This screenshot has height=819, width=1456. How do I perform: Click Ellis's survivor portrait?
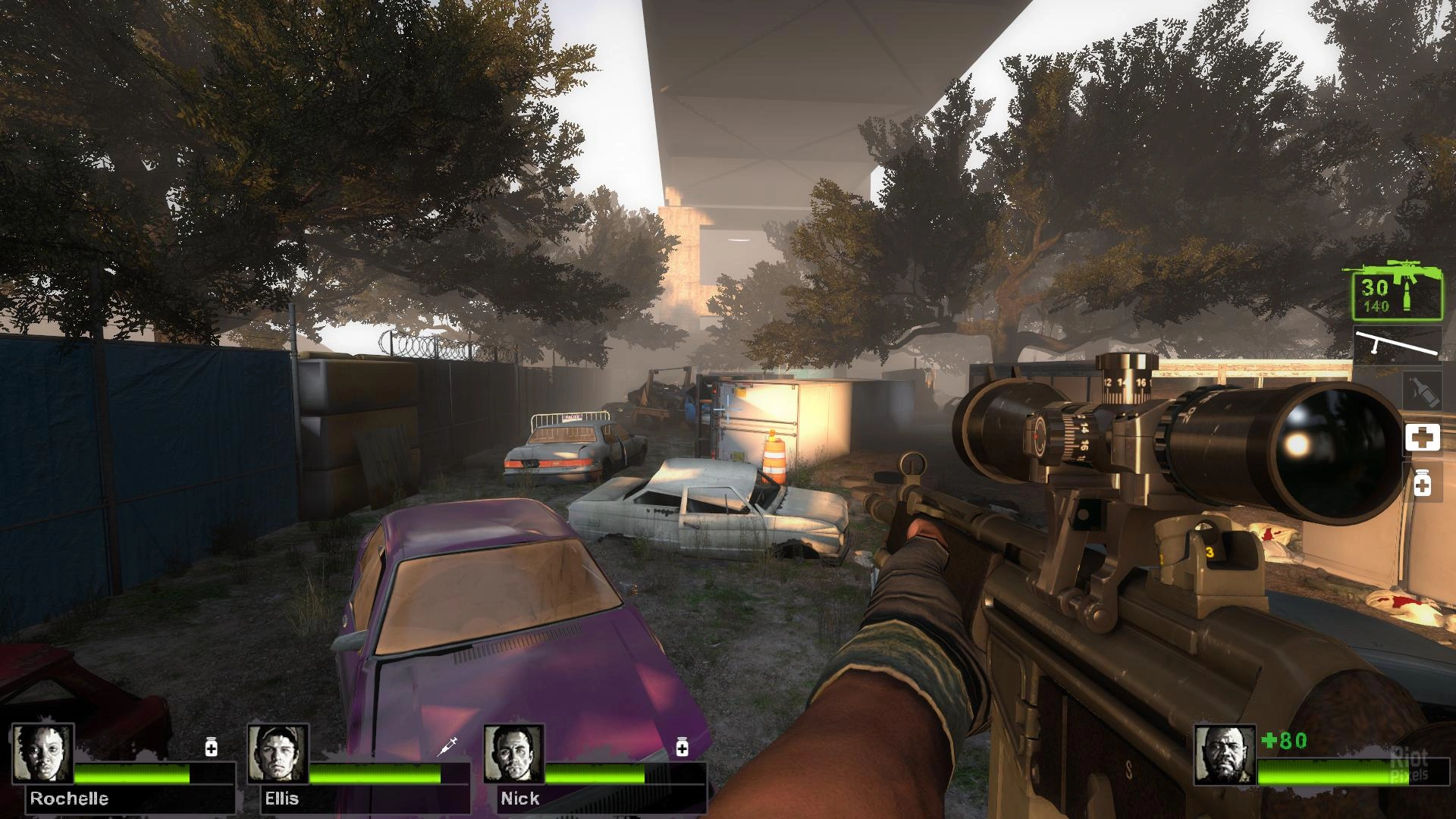pyautogui.click(x=278, y=753)
